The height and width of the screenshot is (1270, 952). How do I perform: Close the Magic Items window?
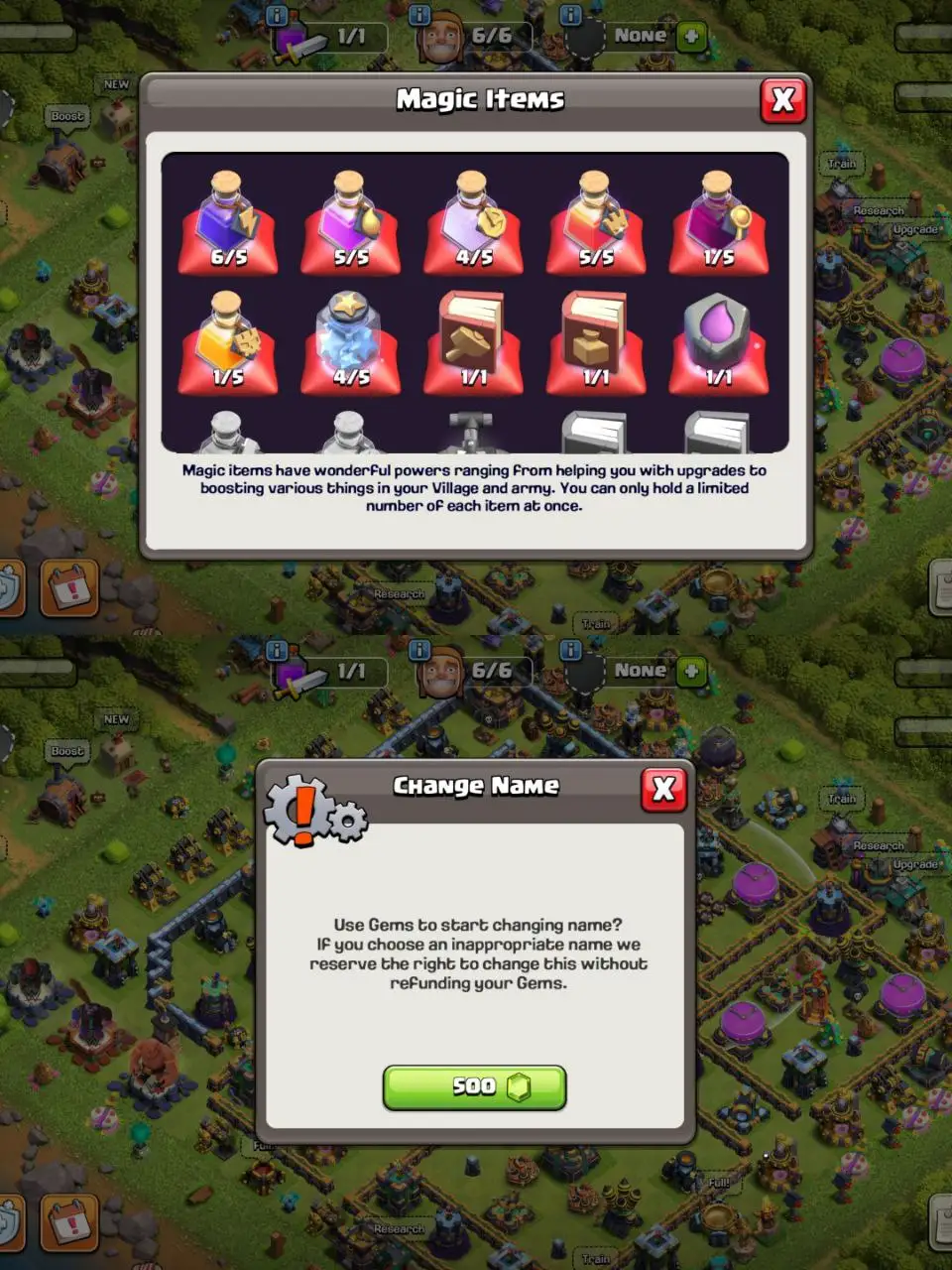(782, 100)
